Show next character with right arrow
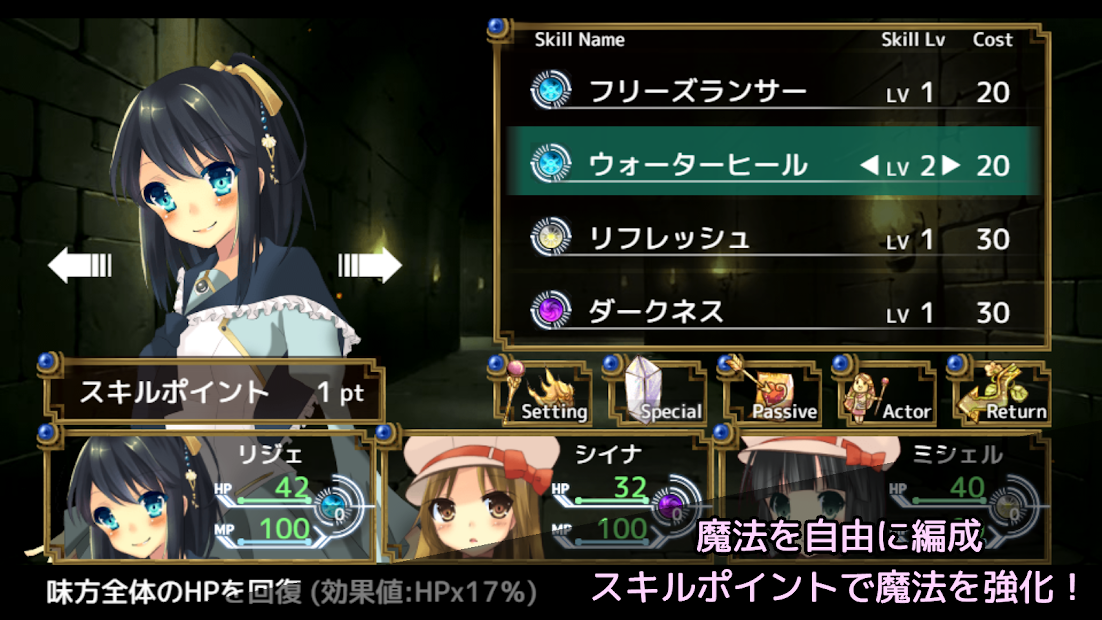1102x620 pixels. 369,265
